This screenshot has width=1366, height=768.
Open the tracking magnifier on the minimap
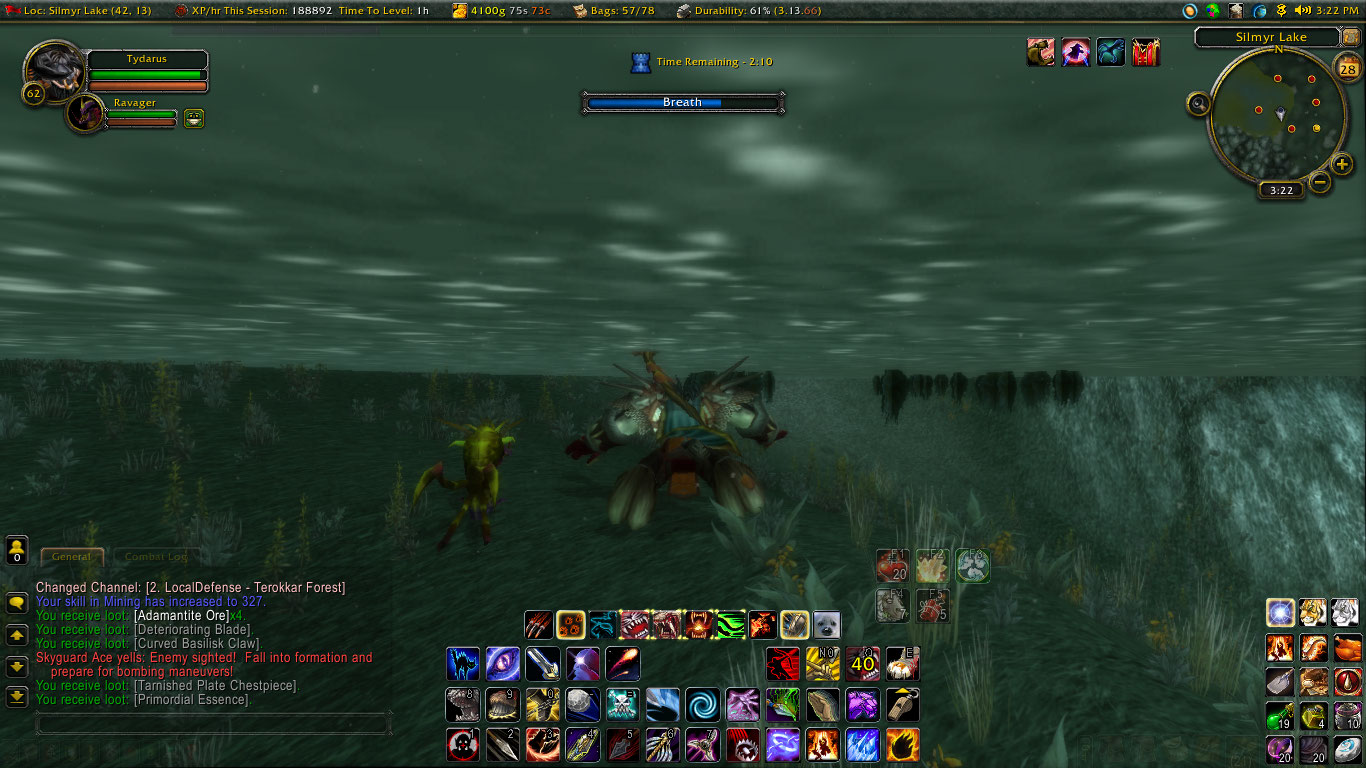[1198, 103]
